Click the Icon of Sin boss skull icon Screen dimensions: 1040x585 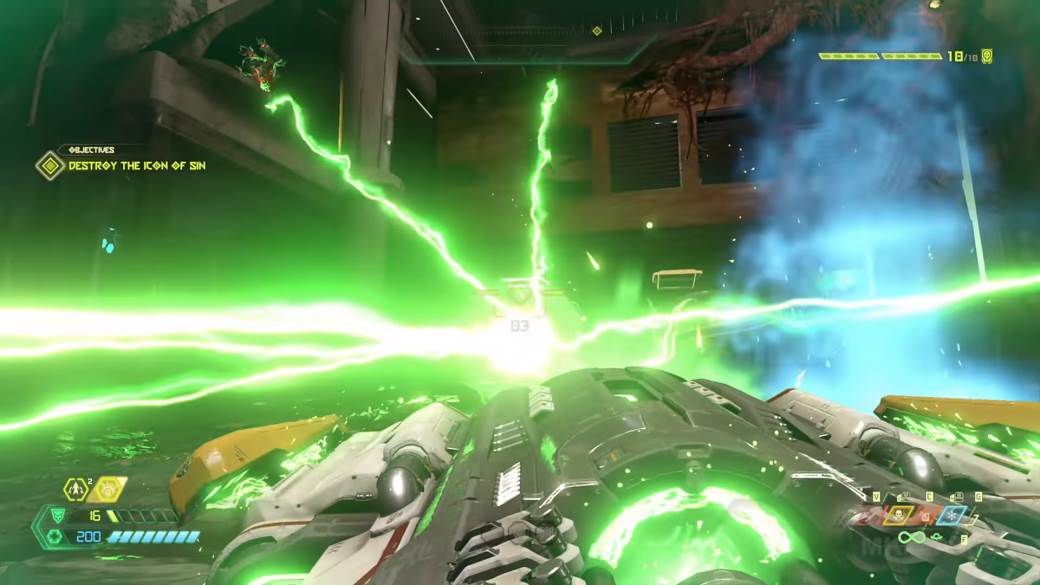tap(987, 56)
